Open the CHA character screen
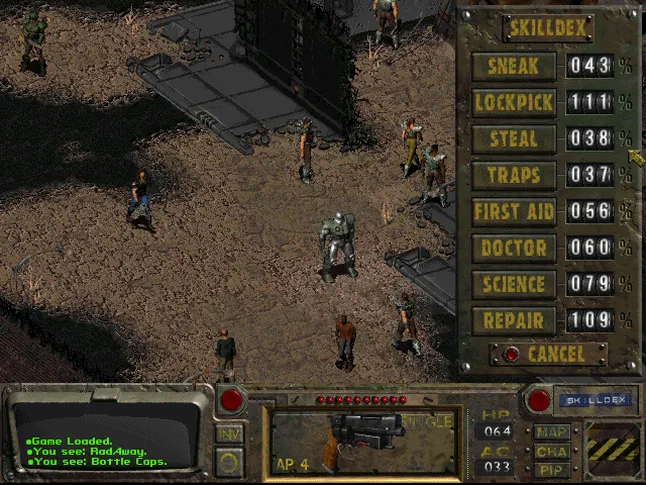This screenshot has height=485, width=646. [x=553, y=450]
